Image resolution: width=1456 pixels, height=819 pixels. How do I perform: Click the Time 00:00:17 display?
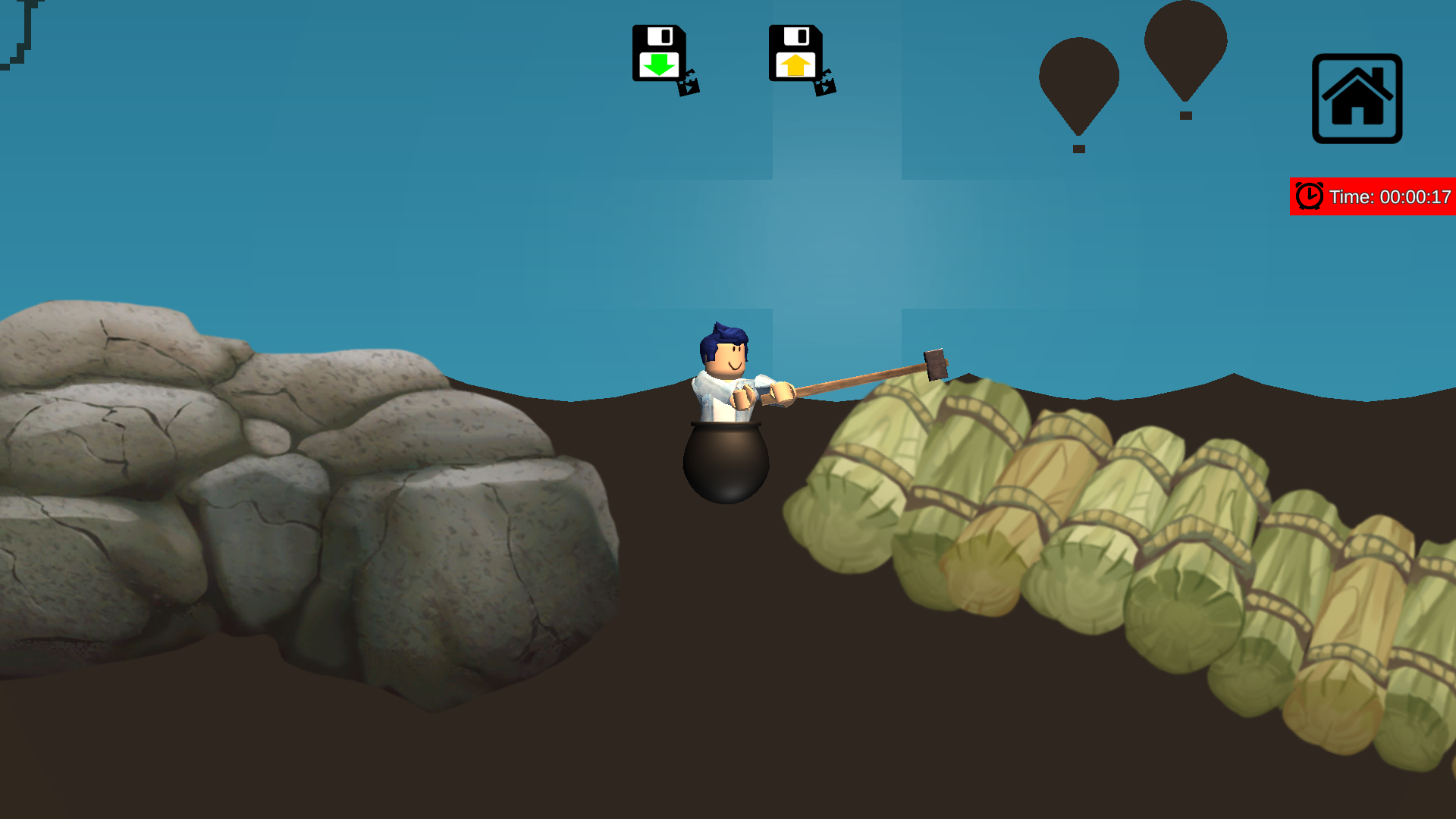pyautogui.click(x=1389, y=196)
